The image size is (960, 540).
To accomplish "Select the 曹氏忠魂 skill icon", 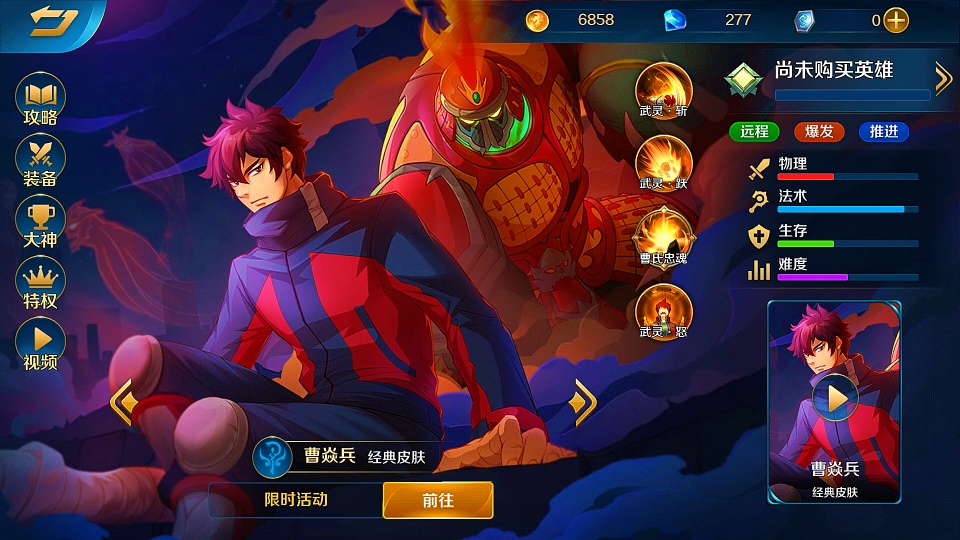I will (663, 235).
